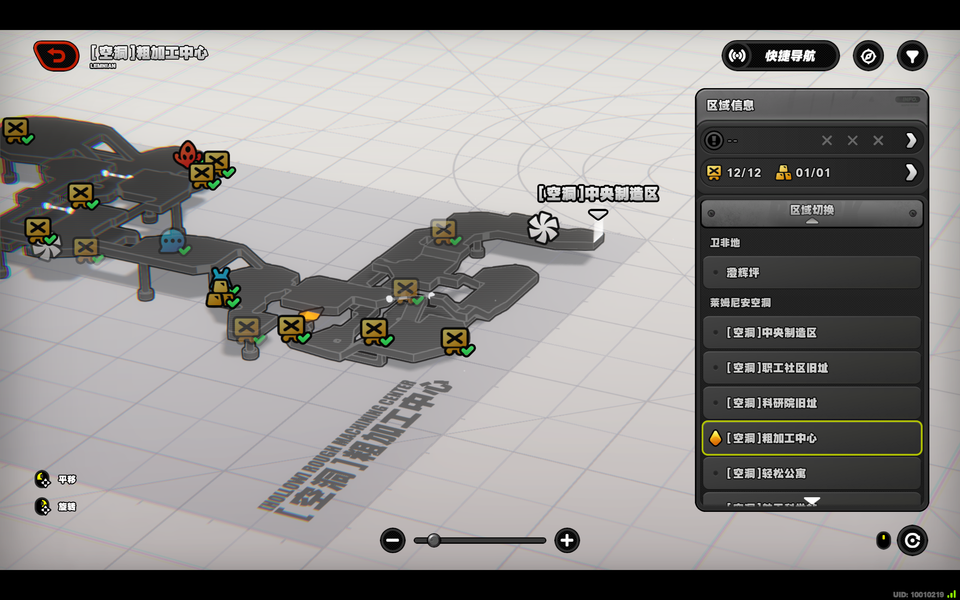Zoom in with the plus button
The image size is (960, 600).
(567, 541)
